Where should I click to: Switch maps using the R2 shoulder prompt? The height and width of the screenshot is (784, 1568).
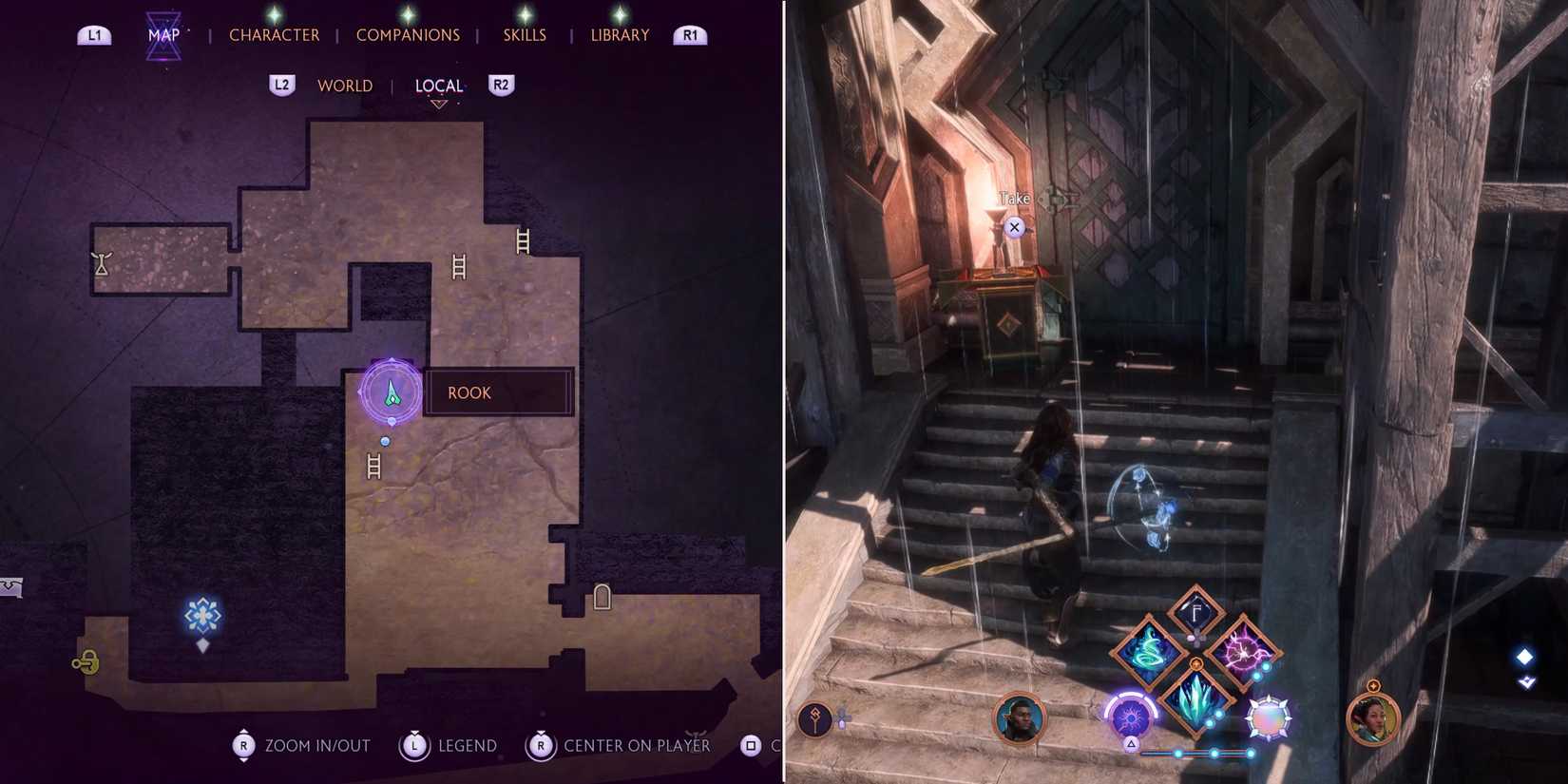point(501,86)
